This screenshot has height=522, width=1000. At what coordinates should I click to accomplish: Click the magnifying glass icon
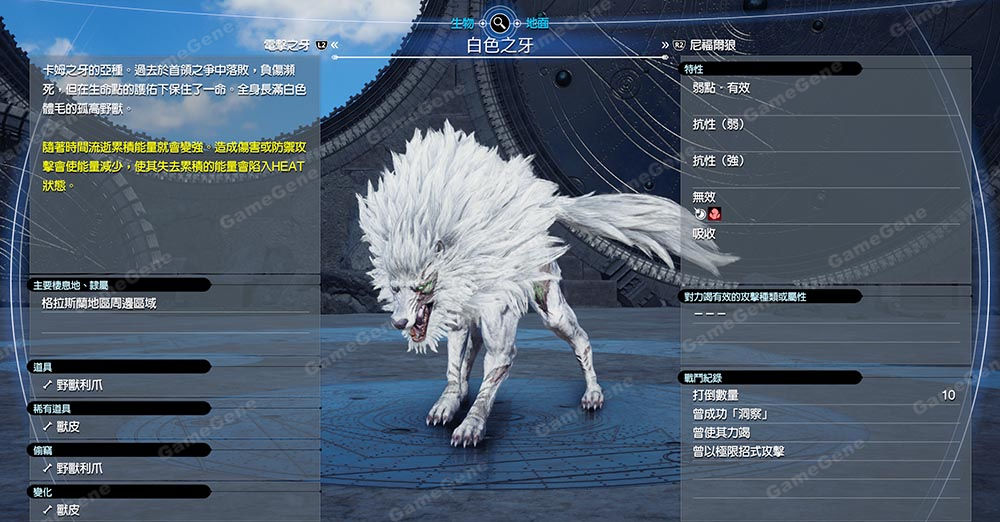(498, 22)
